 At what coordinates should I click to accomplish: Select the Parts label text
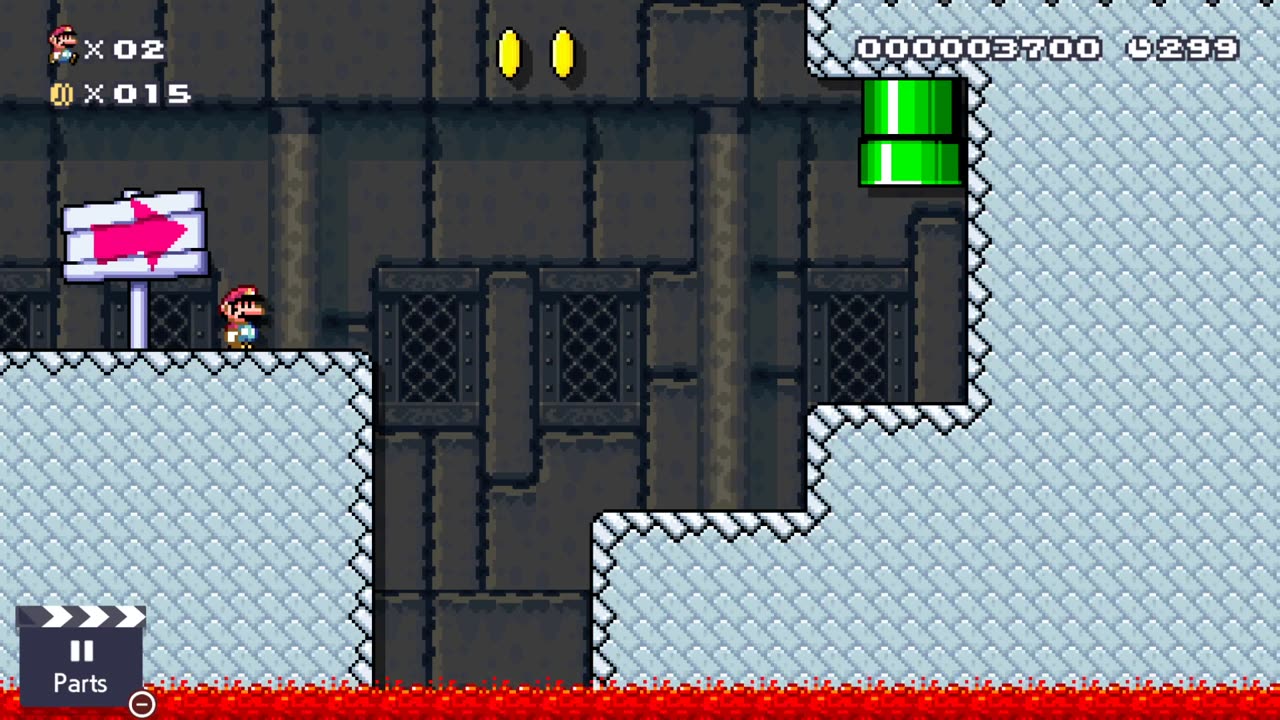click(80, 684)
